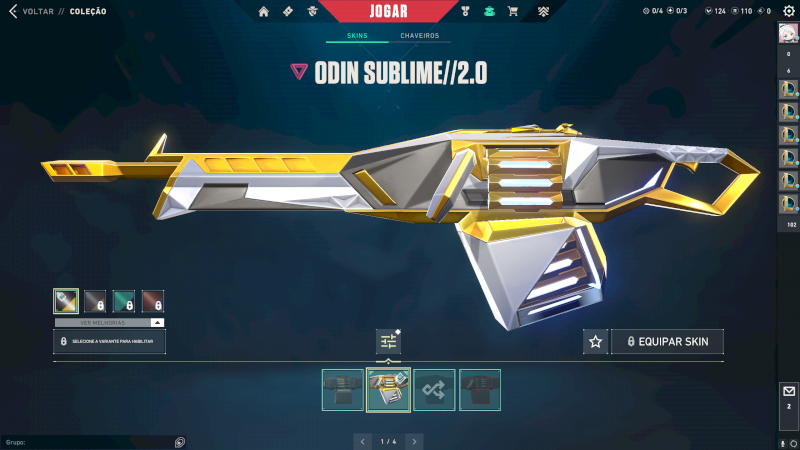The image size is (800, 450).
Task: Go to the next skin page arrow
Action: [x=414, y=441]
